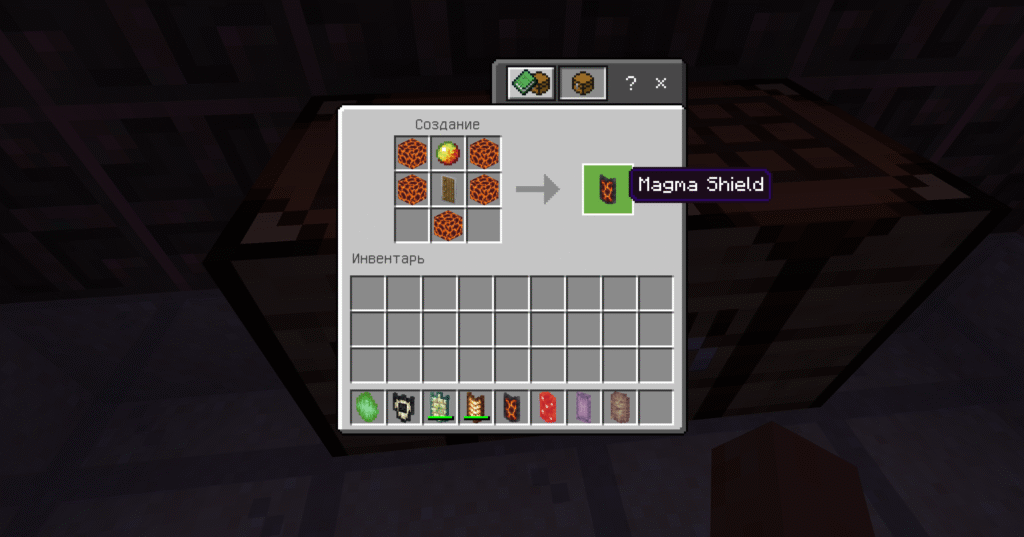Image resolution: width=1024 pixels, height=537 pixels.
Task: Pick the top-left magma block in grid
Action: tap(411, 154)
